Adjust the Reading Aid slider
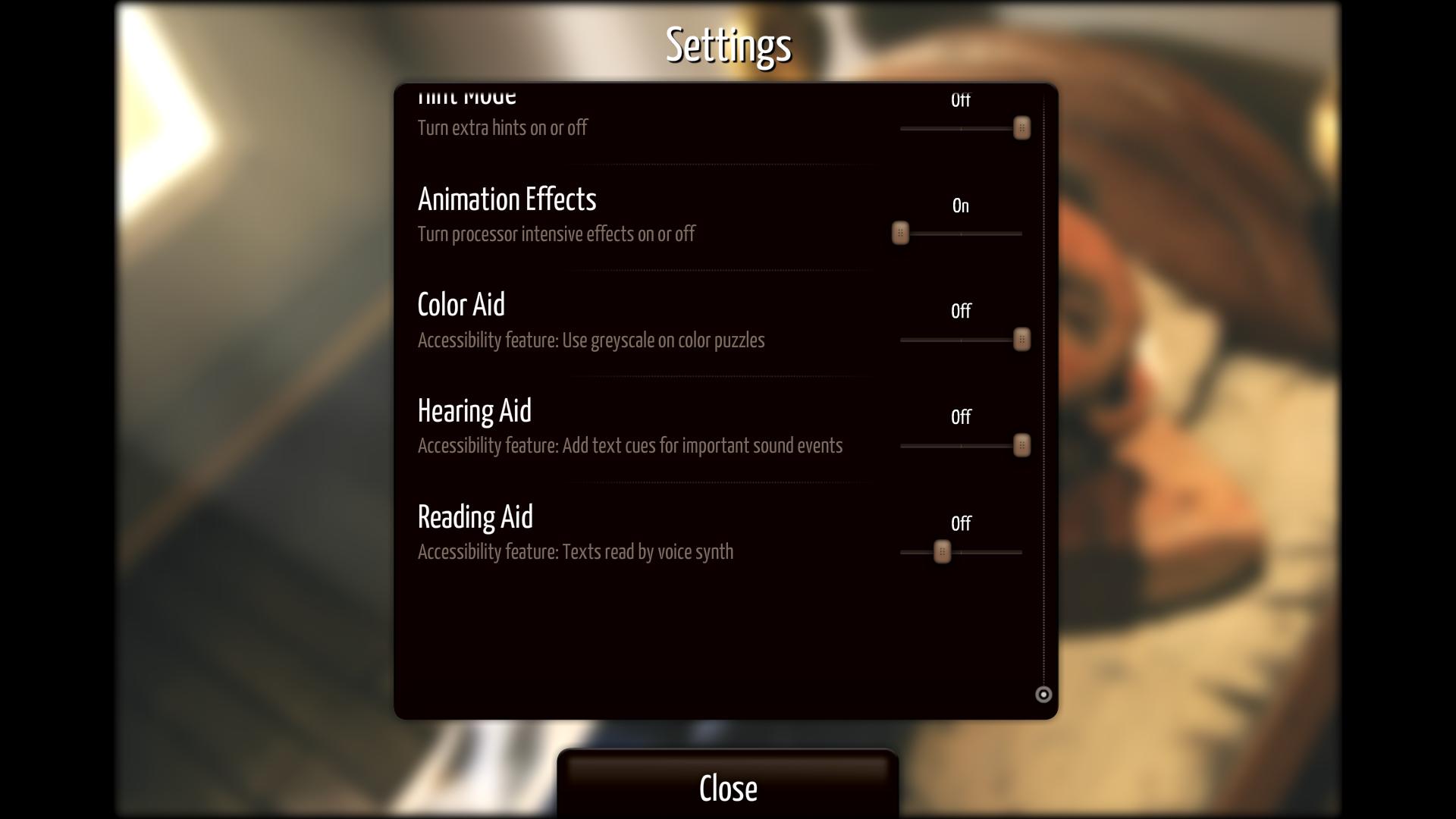 pos(942,552)
